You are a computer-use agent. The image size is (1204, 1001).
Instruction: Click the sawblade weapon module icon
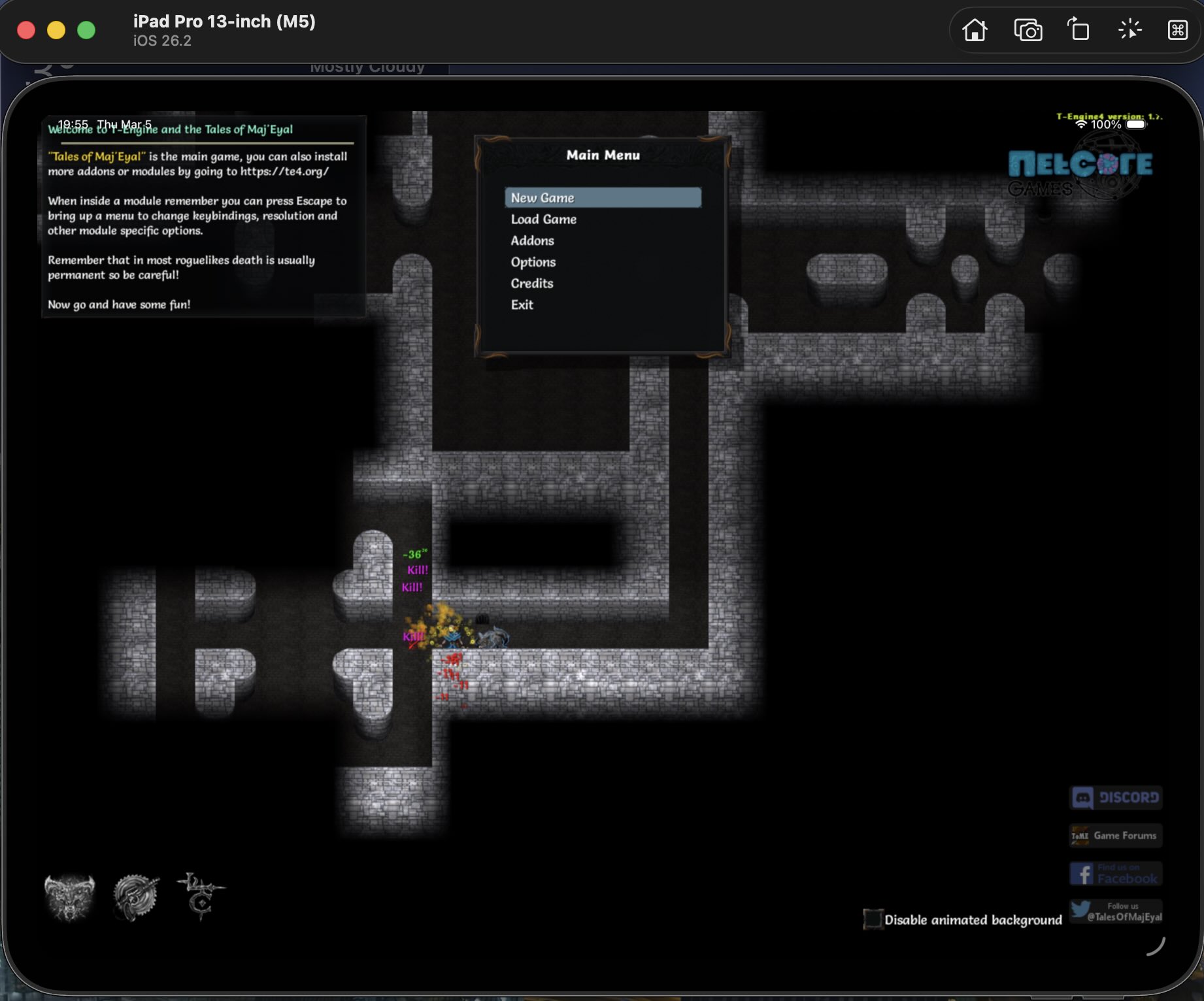click(135, 897)
